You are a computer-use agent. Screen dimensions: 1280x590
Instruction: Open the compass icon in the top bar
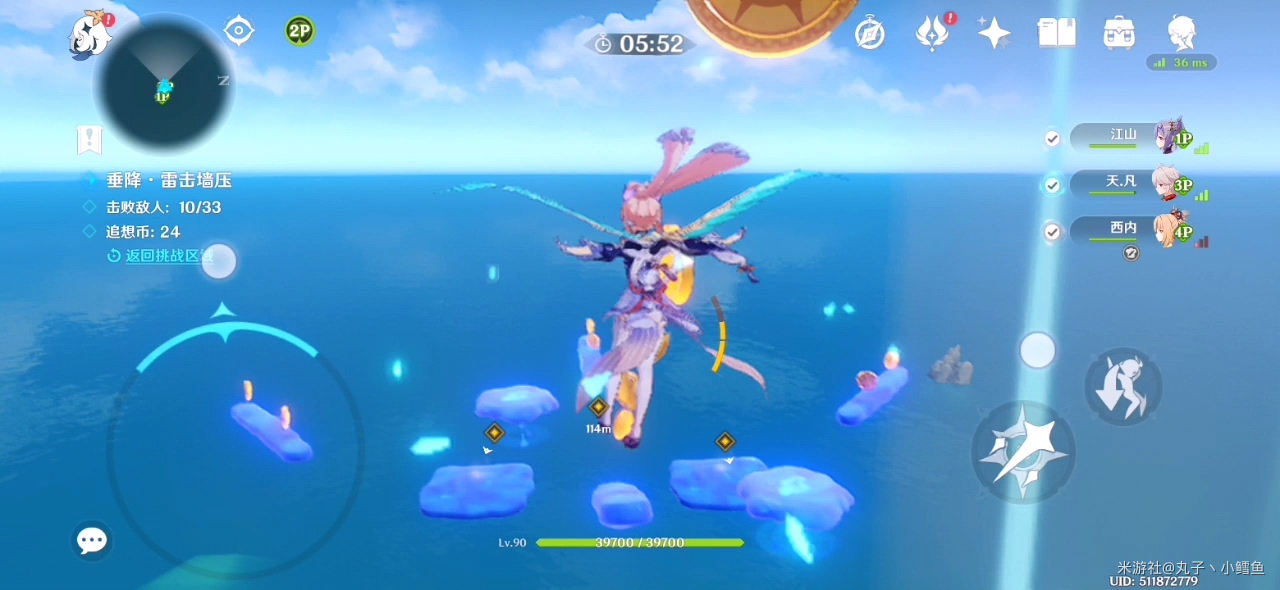pyautogui.click(x=870, y=34)
